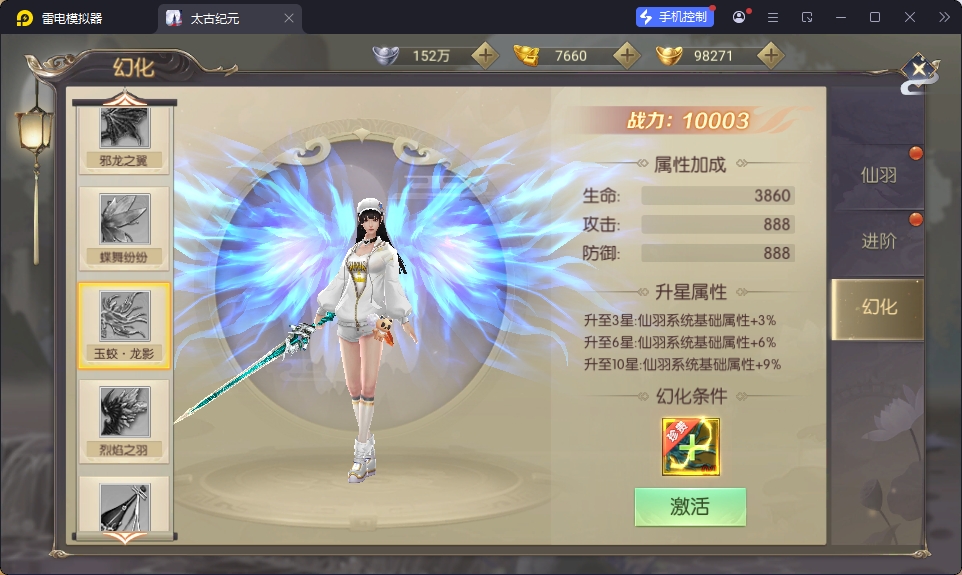Activate the wing skin with 激活 button
The image size is (962, 575).
click(x=690, y=507)
